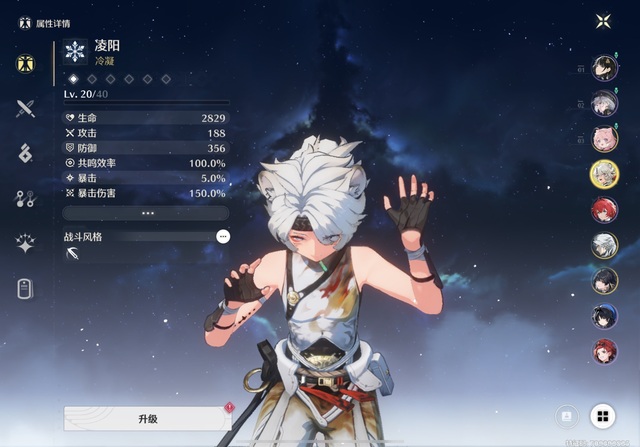Switch to the weapon tab with crossed swords

pos(26,109)
